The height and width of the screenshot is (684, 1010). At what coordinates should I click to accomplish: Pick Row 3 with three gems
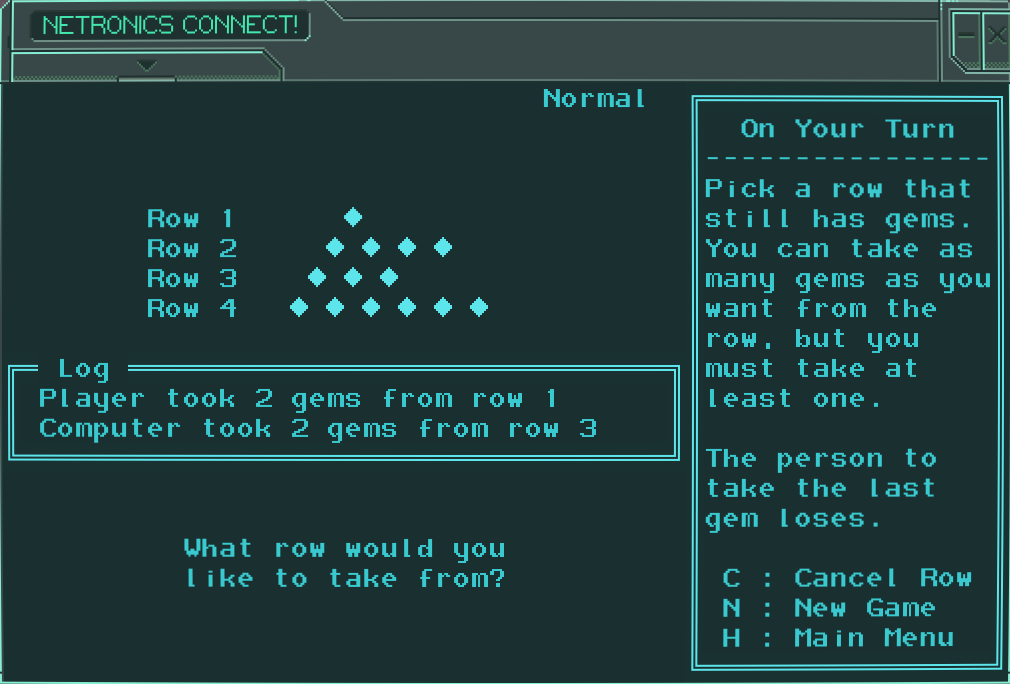191,278
